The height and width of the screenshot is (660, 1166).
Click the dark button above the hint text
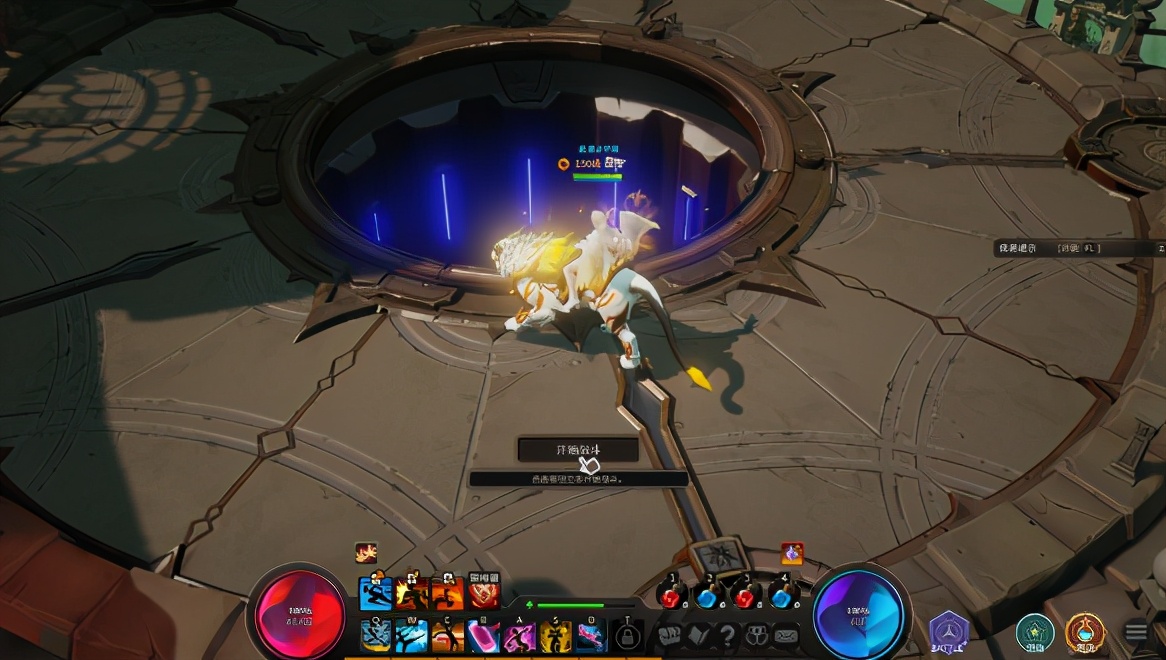coord(578,450)
